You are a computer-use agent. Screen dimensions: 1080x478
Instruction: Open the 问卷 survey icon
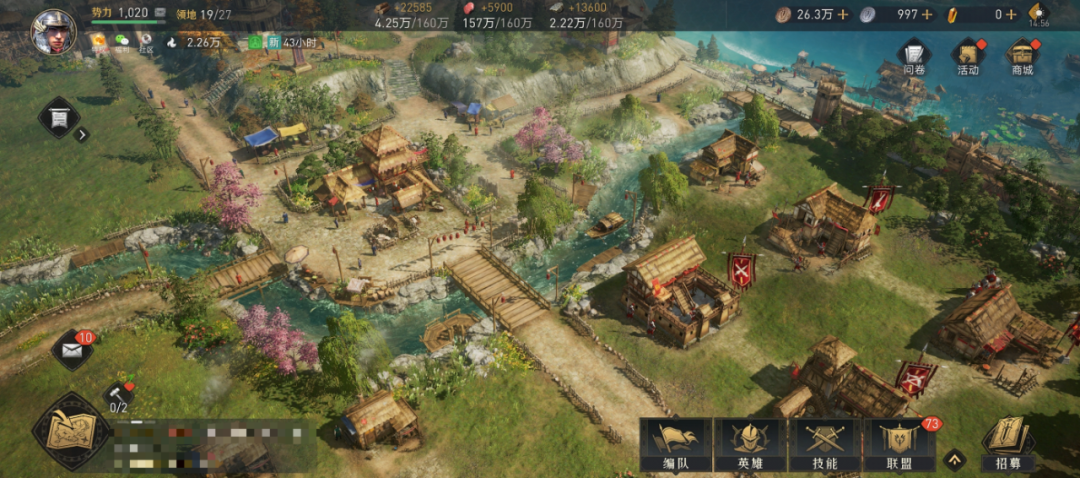tap(914, 57)
